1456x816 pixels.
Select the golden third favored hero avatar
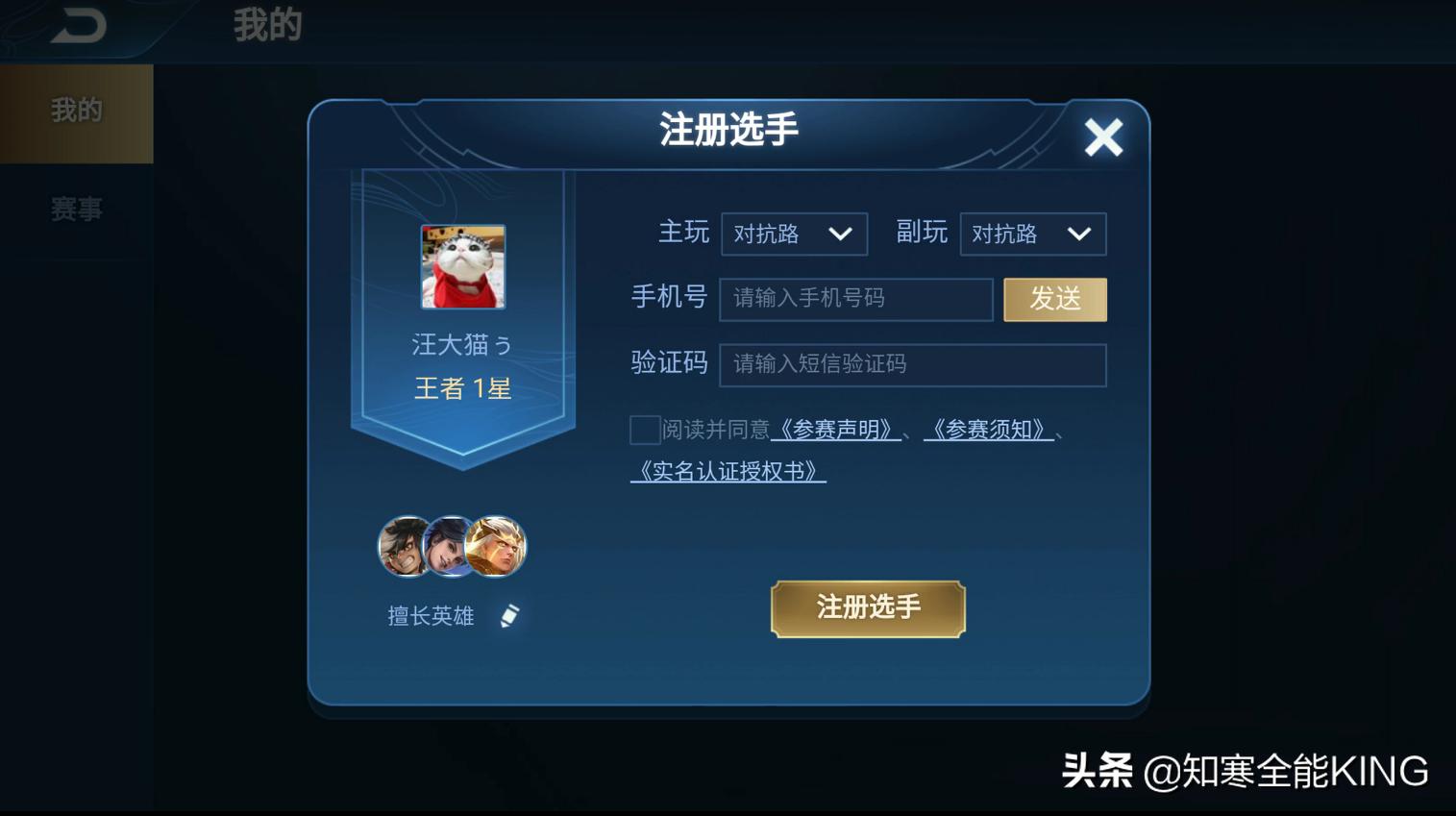pyautogui.click(x=496, y=546)
